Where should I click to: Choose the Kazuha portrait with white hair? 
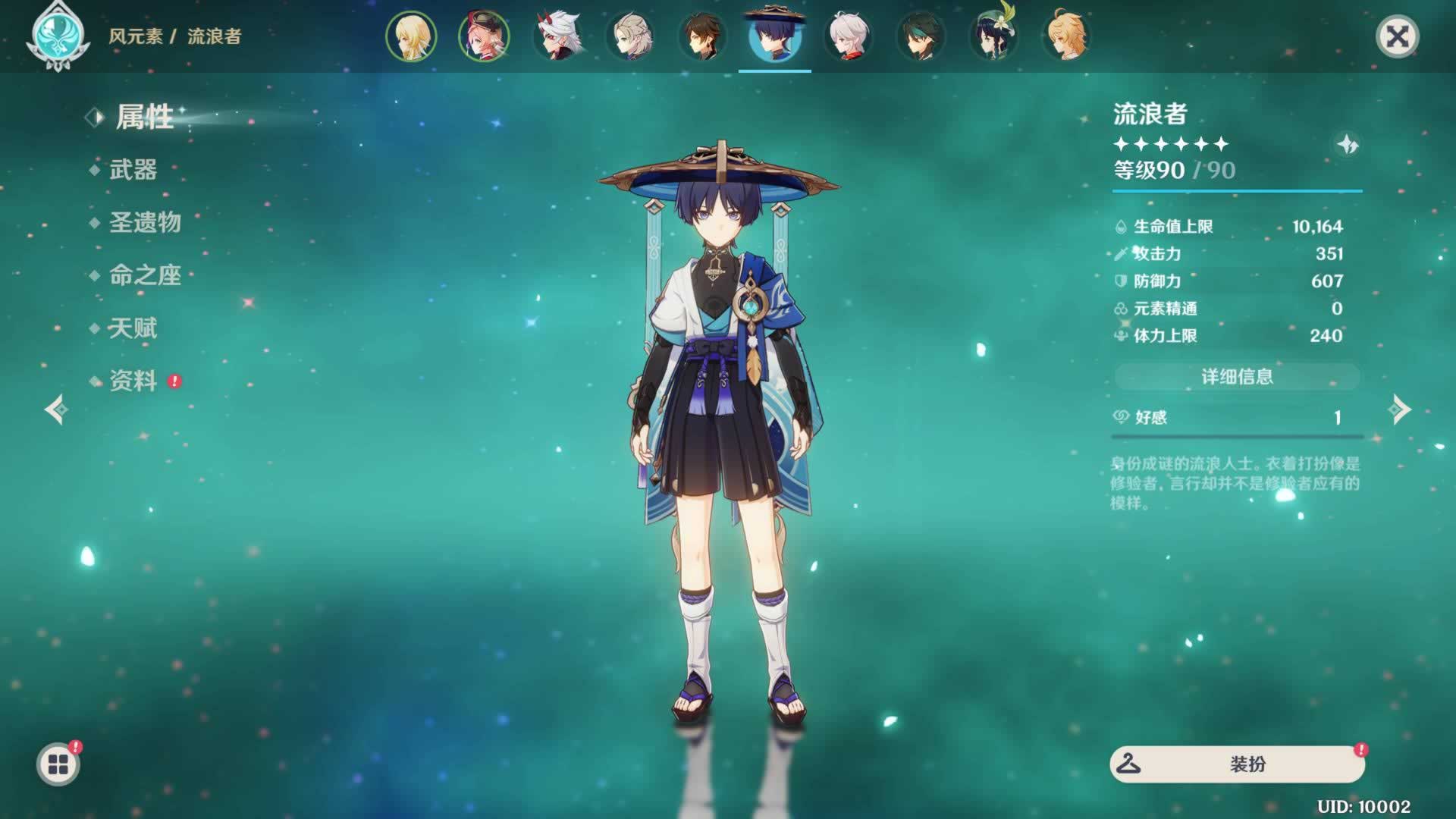(848, 36)
